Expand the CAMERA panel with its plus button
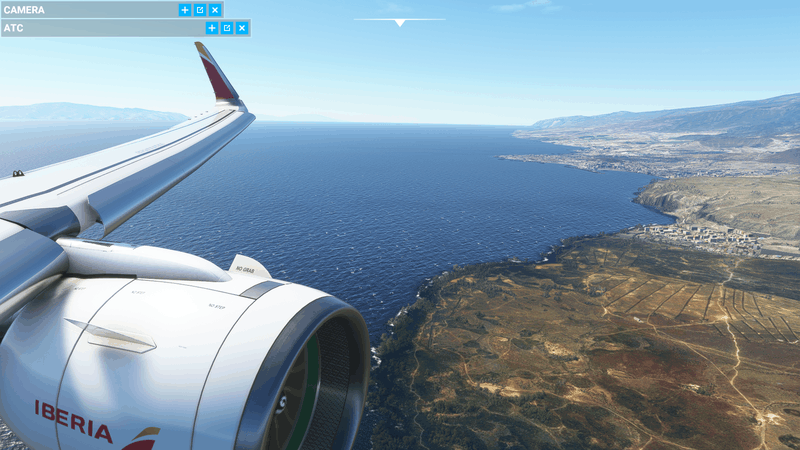This screenshot has height=450, width=800. click(185, 10)
